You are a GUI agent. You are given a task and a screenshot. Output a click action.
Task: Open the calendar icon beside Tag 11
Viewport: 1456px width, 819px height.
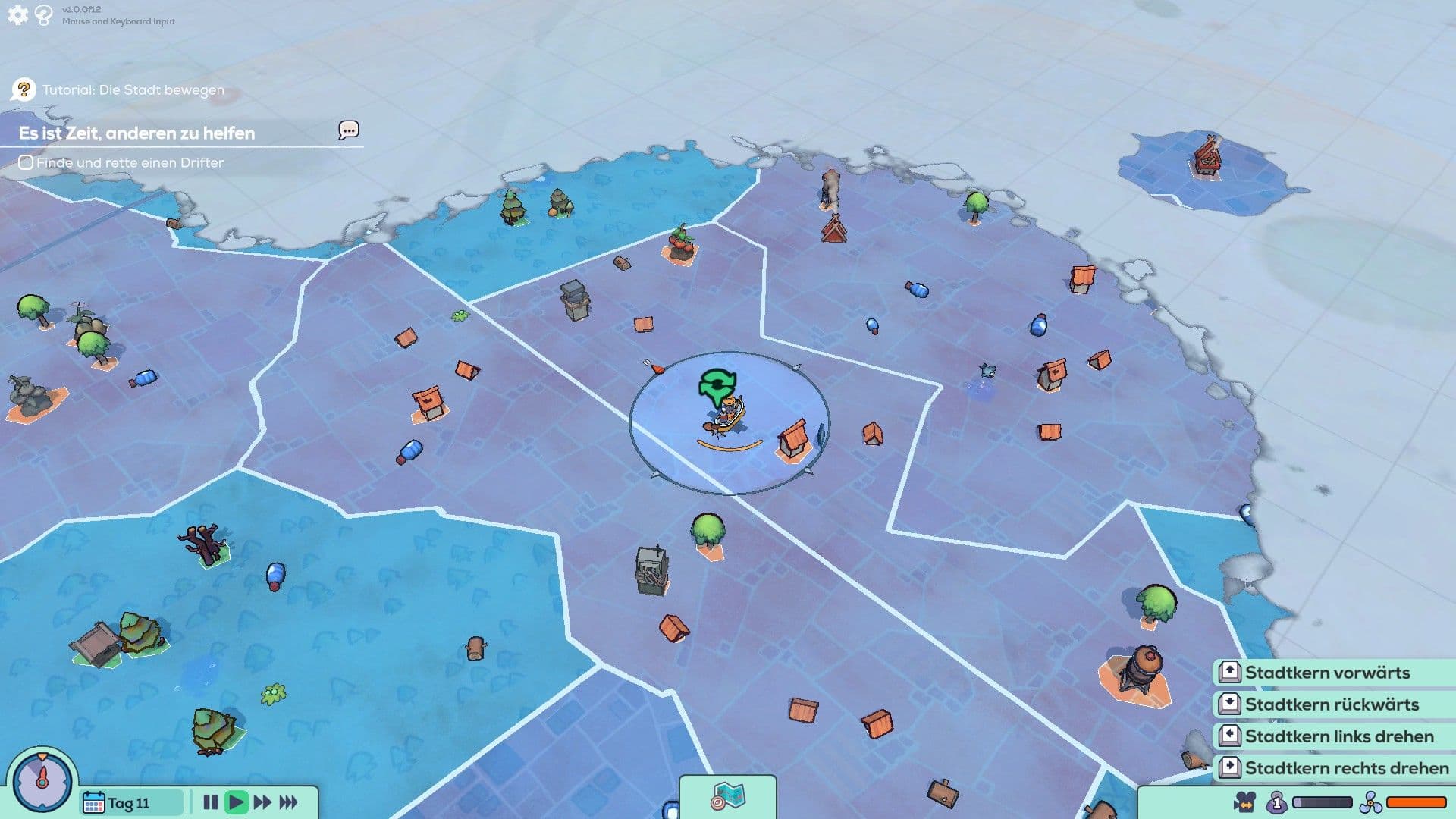coord(94,802)
